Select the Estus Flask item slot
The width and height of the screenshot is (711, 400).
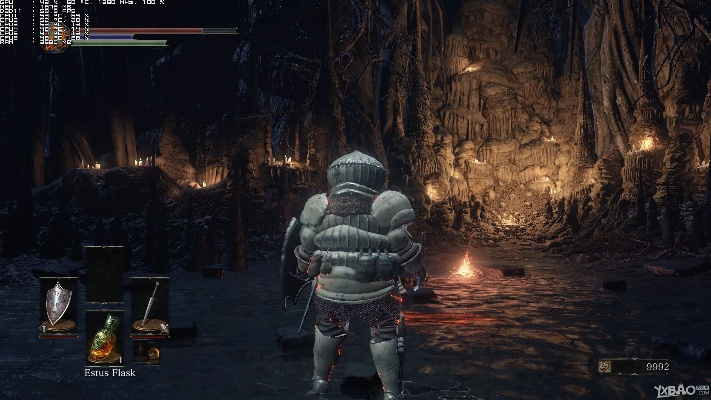[104, 338]
